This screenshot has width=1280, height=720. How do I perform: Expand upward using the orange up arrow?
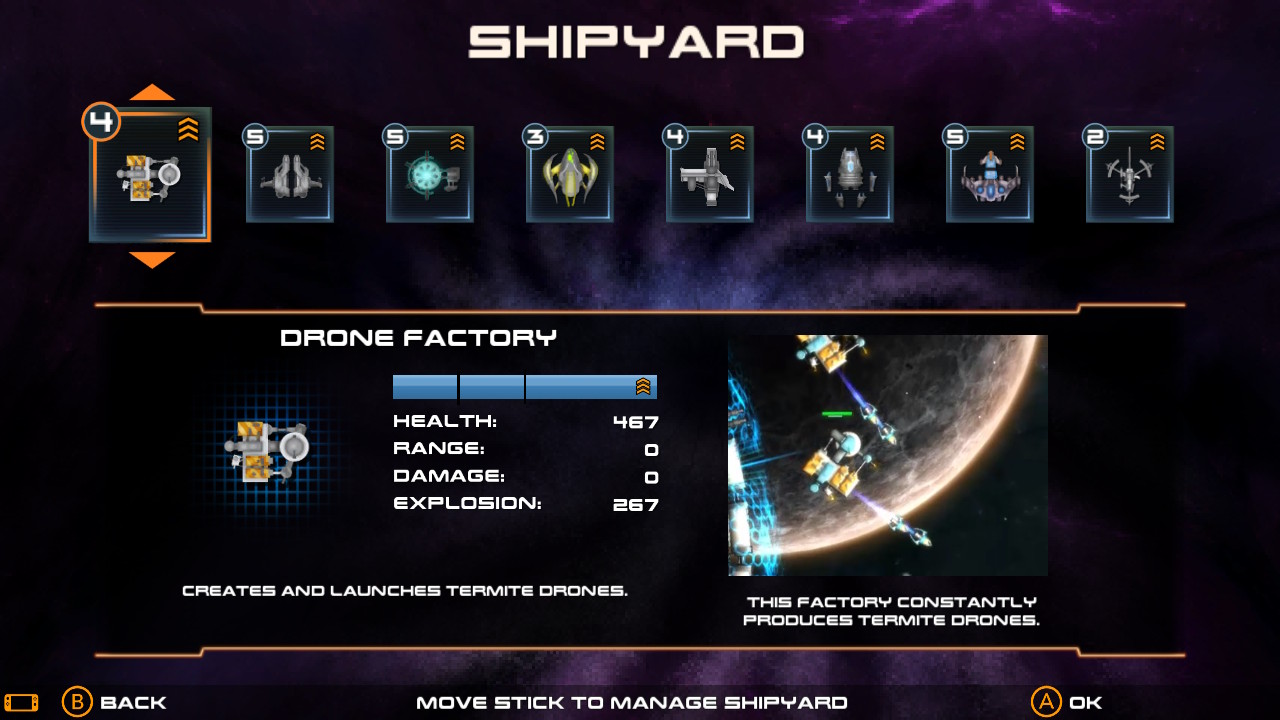pos(150,91)
